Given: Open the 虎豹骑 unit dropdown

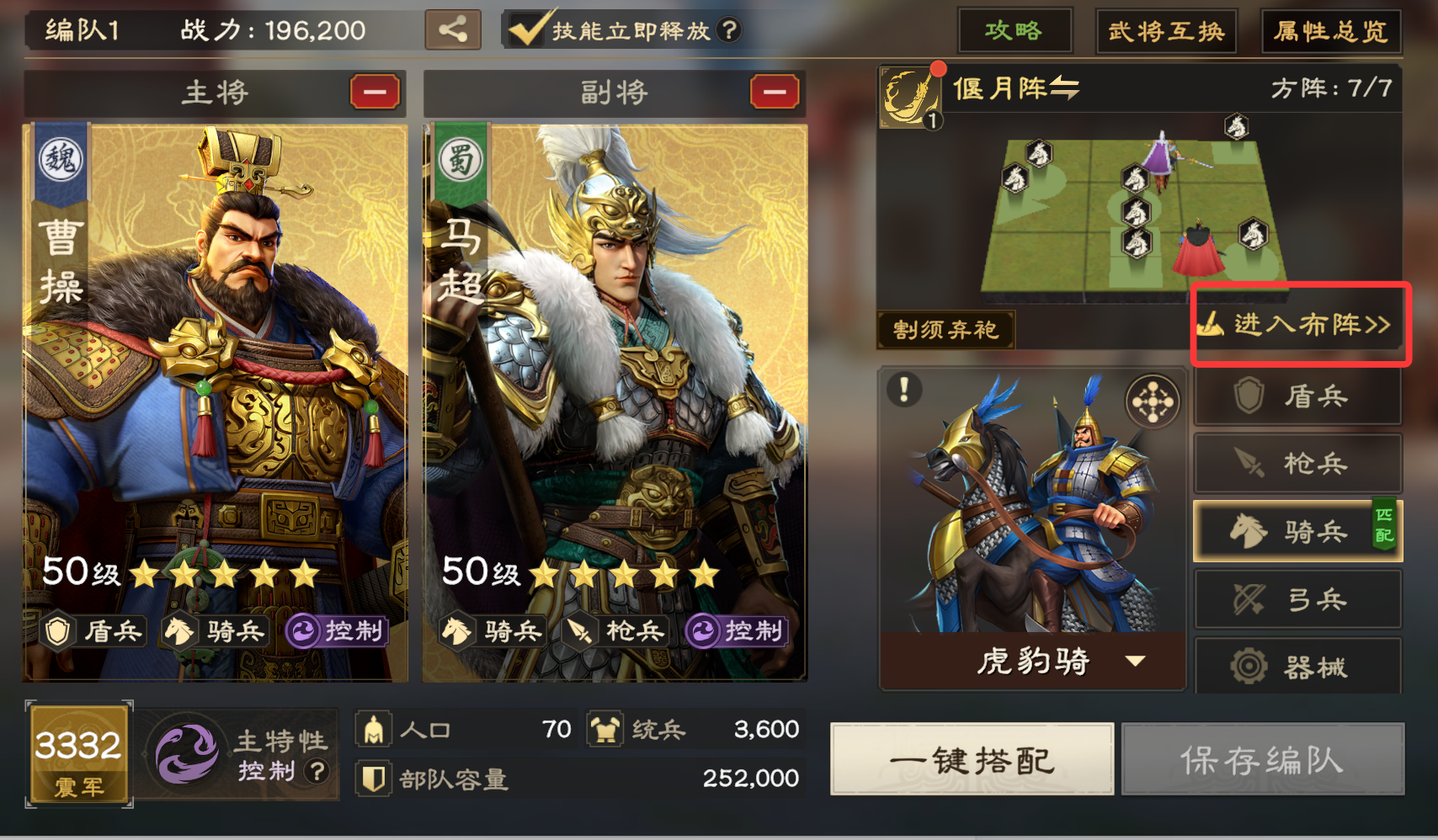Looking at the screenshot, I should [x=1138, y=662].
